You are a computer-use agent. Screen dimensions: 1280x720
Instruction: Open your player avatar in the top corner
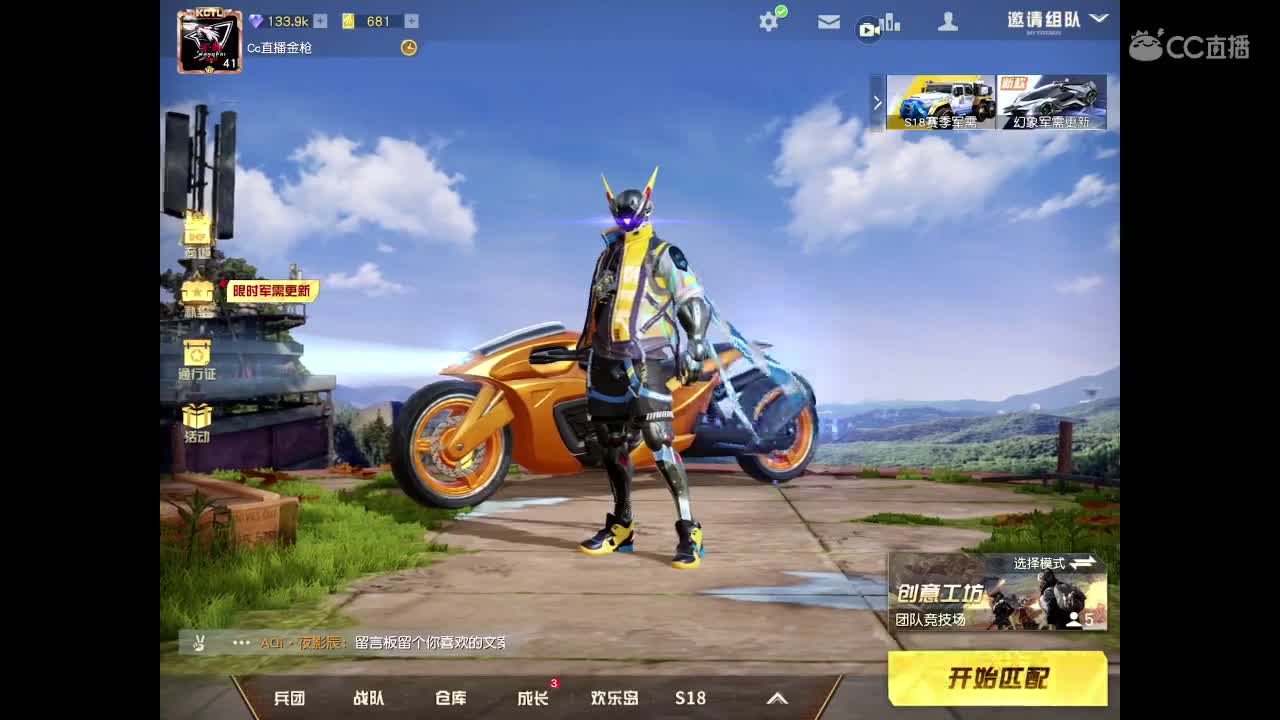pos(209,37)
